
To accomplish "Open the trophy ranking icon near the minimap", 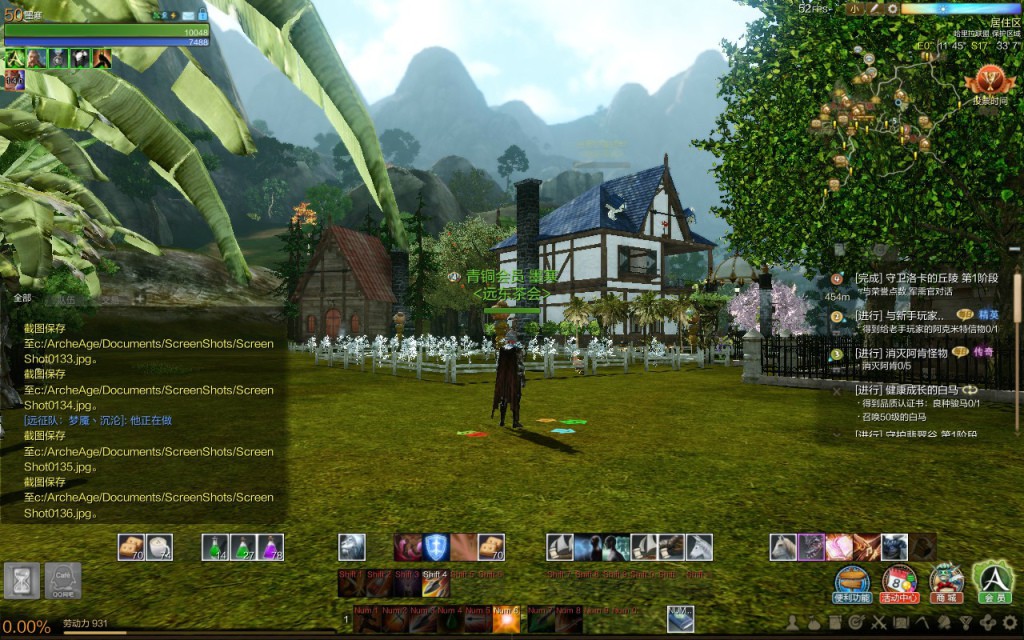I will click(989, 82).
